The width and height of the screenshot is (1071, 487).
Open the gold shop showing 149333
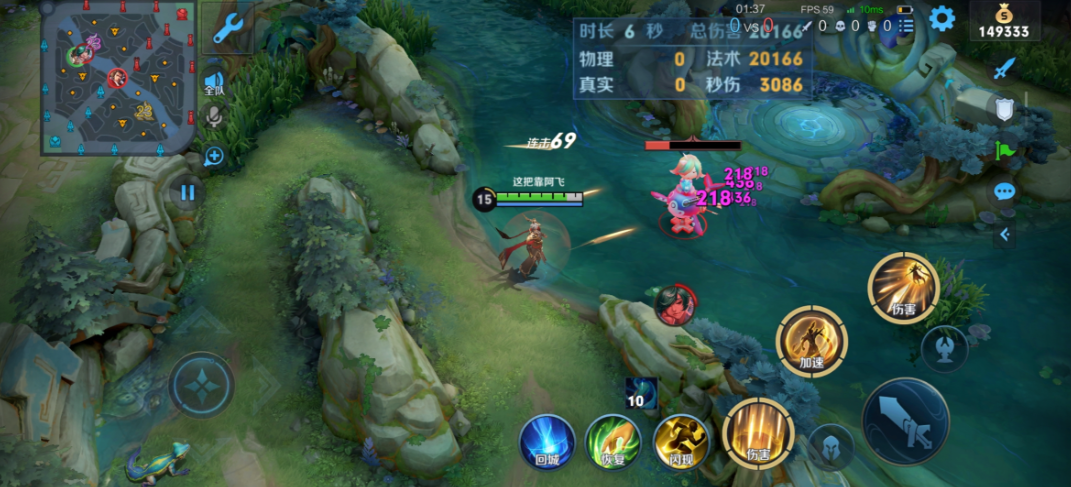tap(1004, 21)
